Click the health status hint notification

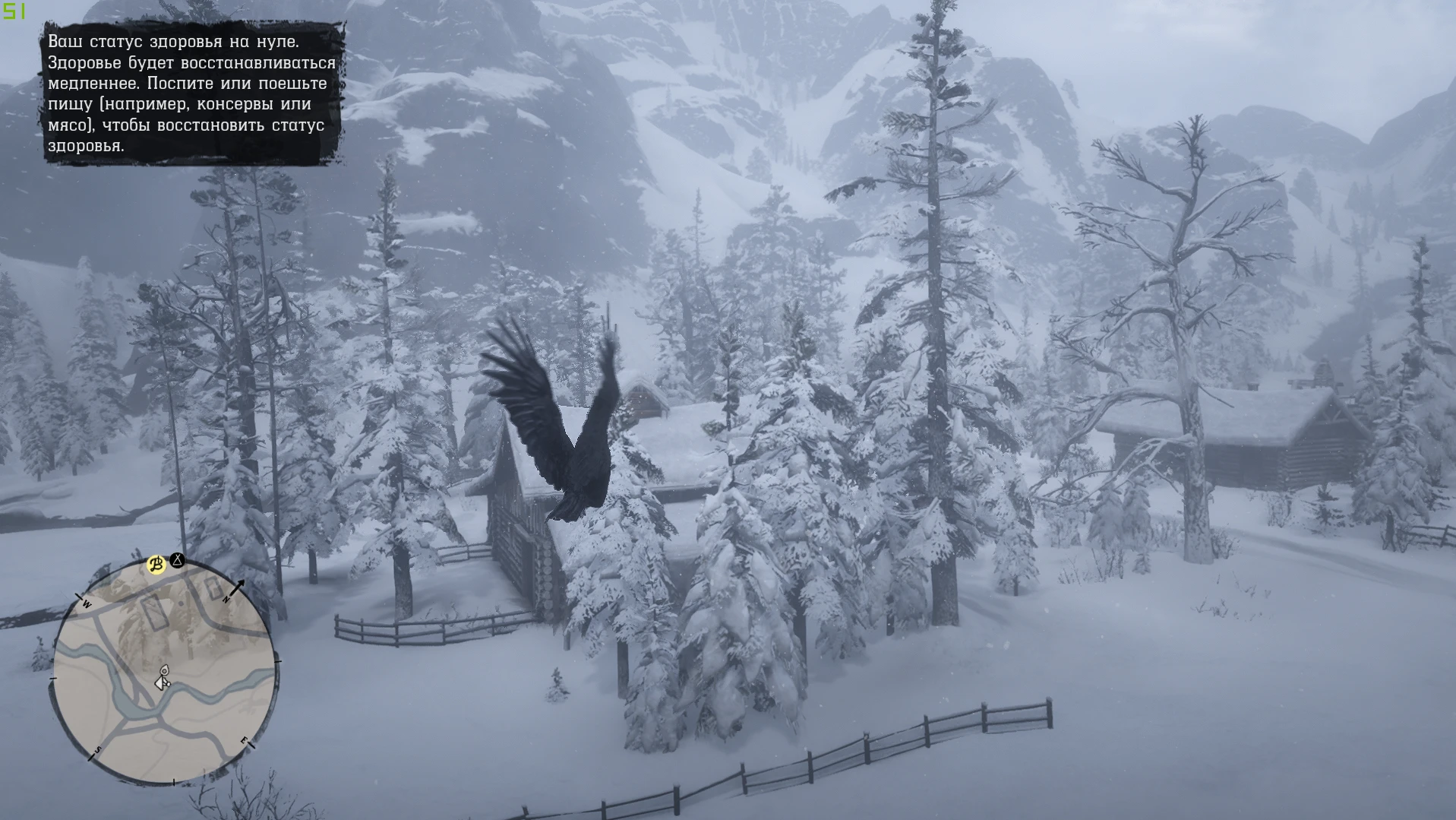[191, 93]
